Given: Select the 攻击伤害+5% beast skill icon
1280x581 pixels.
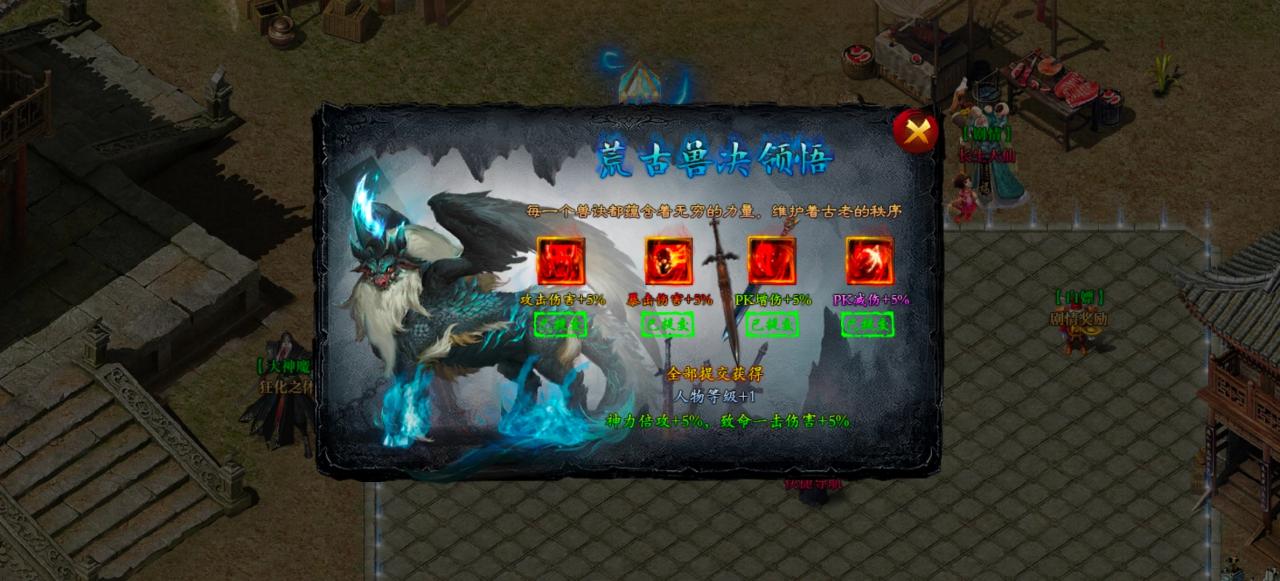Looking at the screenshot, I should [x=560, y=261].
